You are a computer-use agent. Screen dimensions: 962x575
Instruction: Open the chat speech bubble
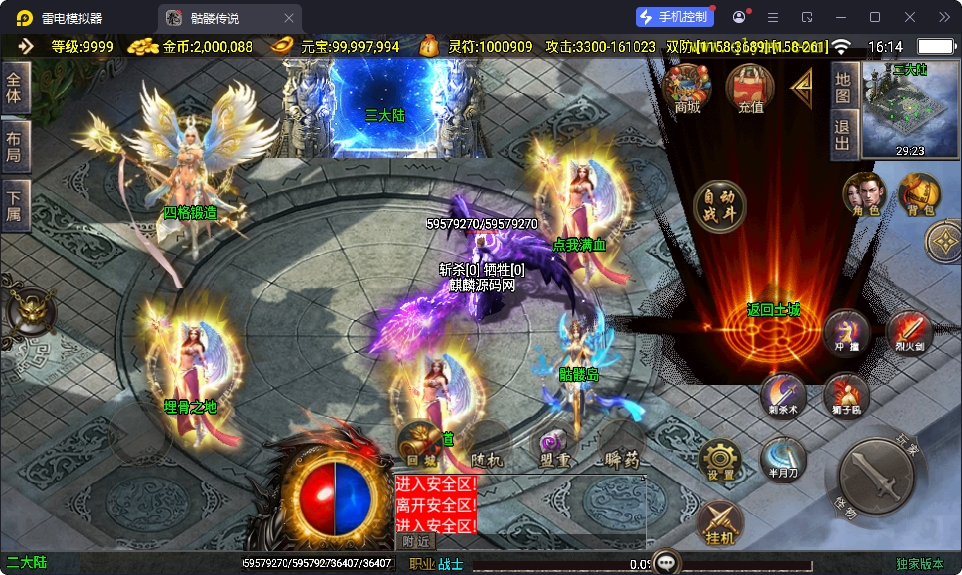666,561
